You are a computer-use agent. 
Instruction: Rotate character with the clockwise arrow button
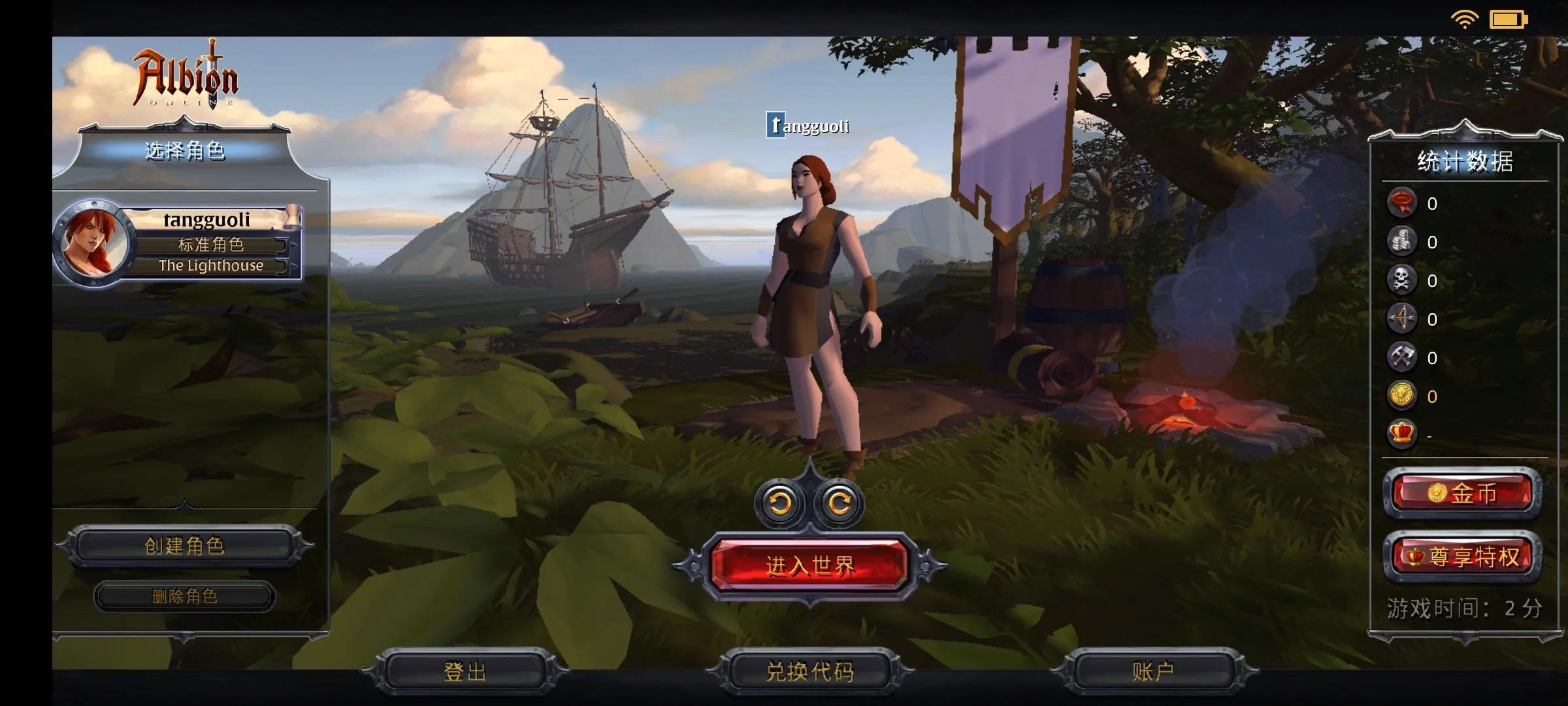pos(839,503)
